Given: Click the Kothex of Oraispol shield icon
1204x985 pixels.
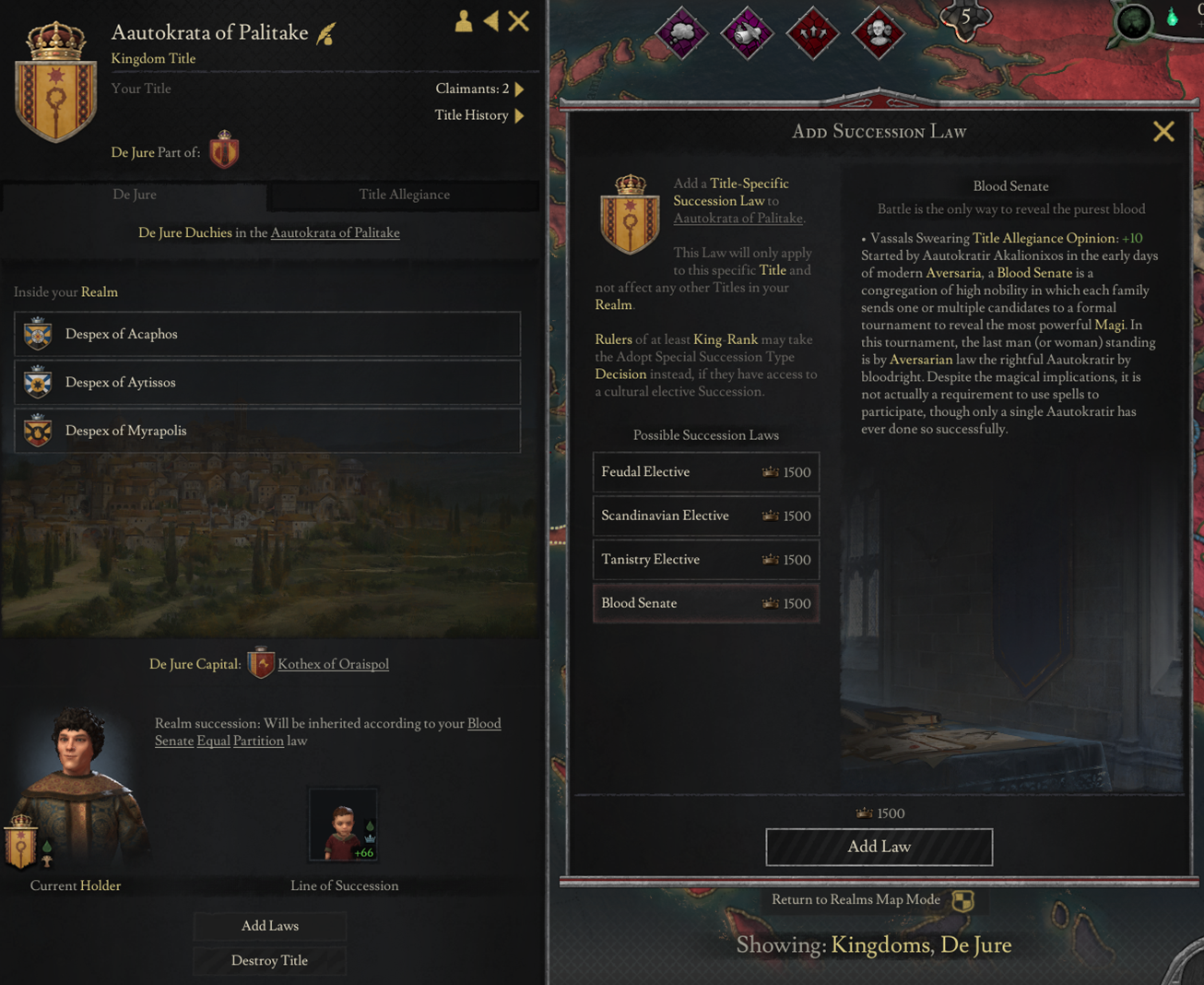Looking at the screenshot, I should click(x=261, y=663).
